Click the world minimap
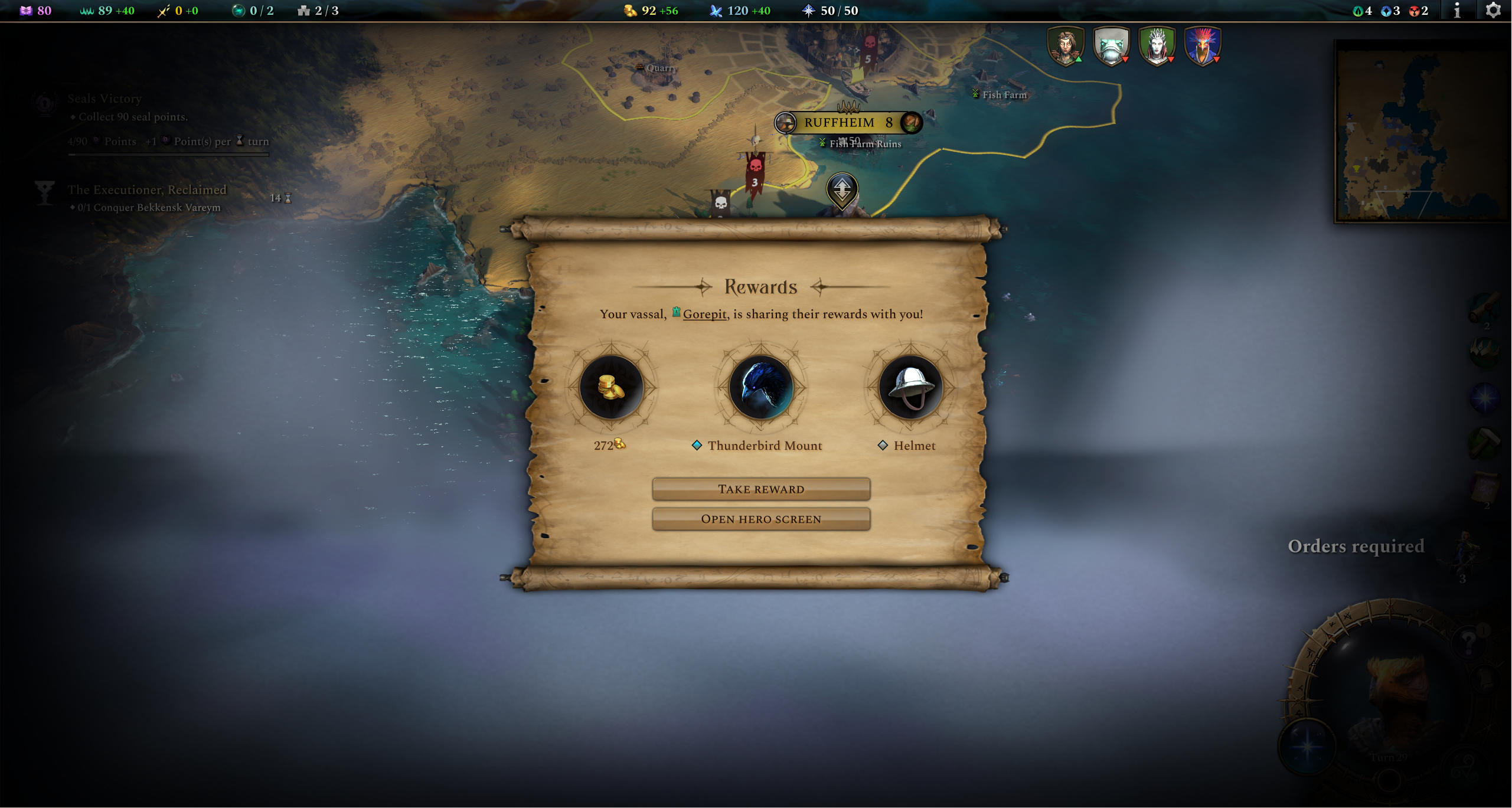This screenshot has height=808, width=1512. (1422, 132)
